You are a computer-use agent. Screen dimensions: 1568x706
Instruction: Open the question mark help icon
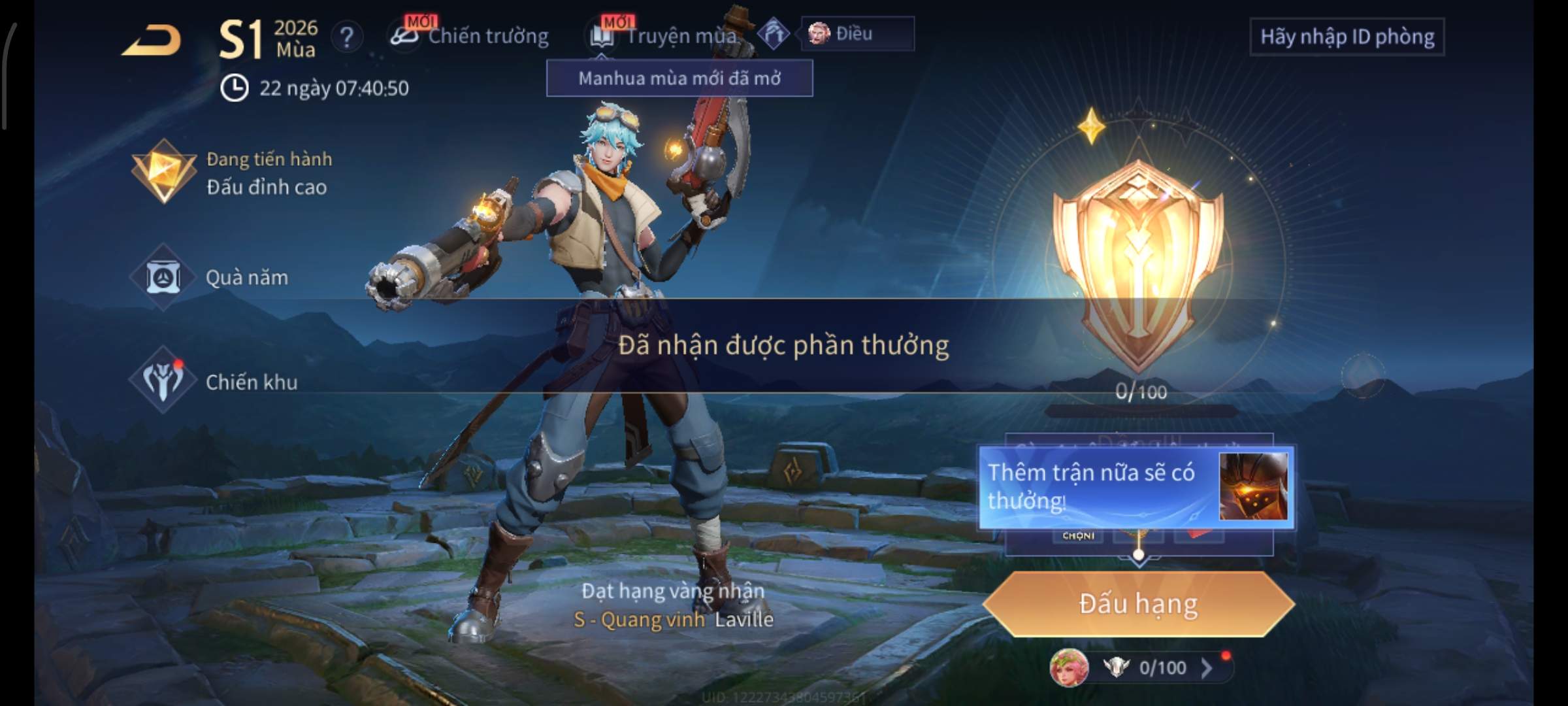(346, 37)
